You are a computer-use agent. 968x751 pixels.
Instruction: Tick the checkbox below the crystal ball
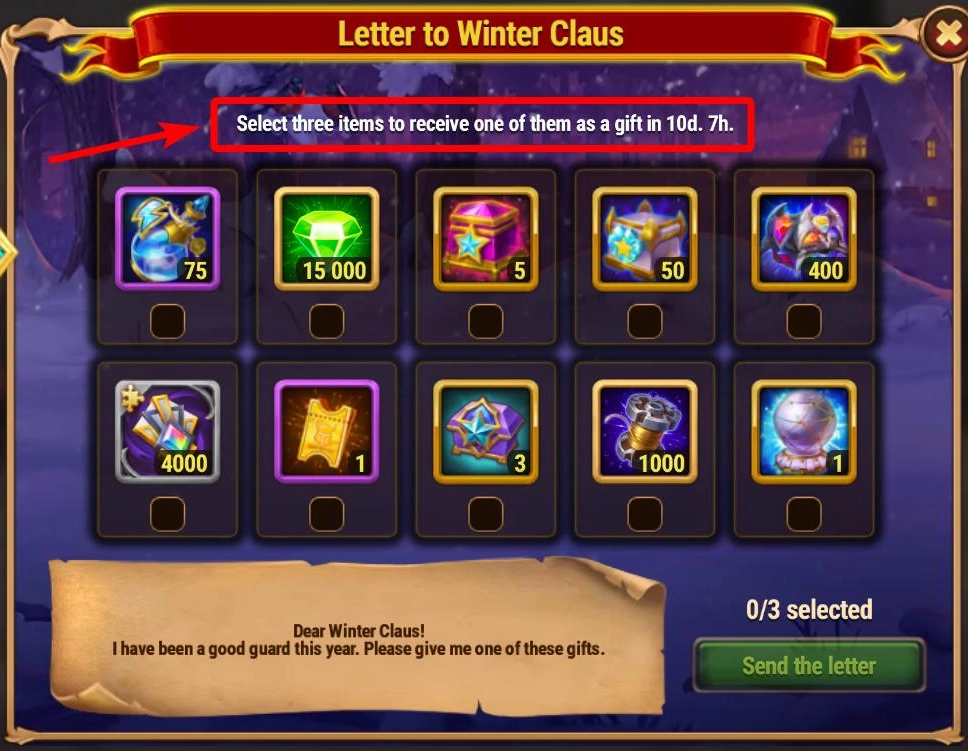tap(804, 513)
